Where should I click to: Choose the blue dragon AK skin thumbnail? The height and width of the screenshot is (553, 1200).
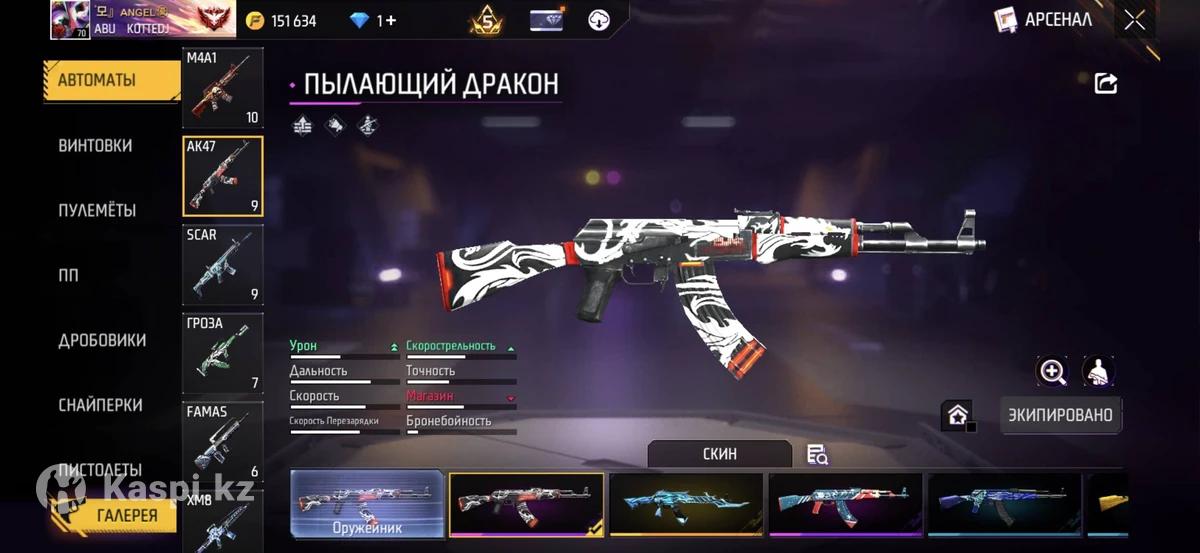pyautogui.click(x=686, y=504)
